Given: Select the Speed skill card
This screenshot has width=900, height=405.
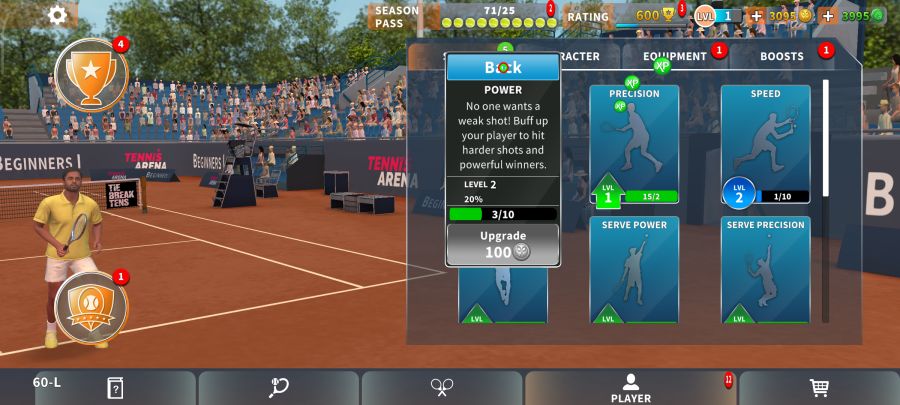Looking at the screenshot, I should [x=765, y=144].
